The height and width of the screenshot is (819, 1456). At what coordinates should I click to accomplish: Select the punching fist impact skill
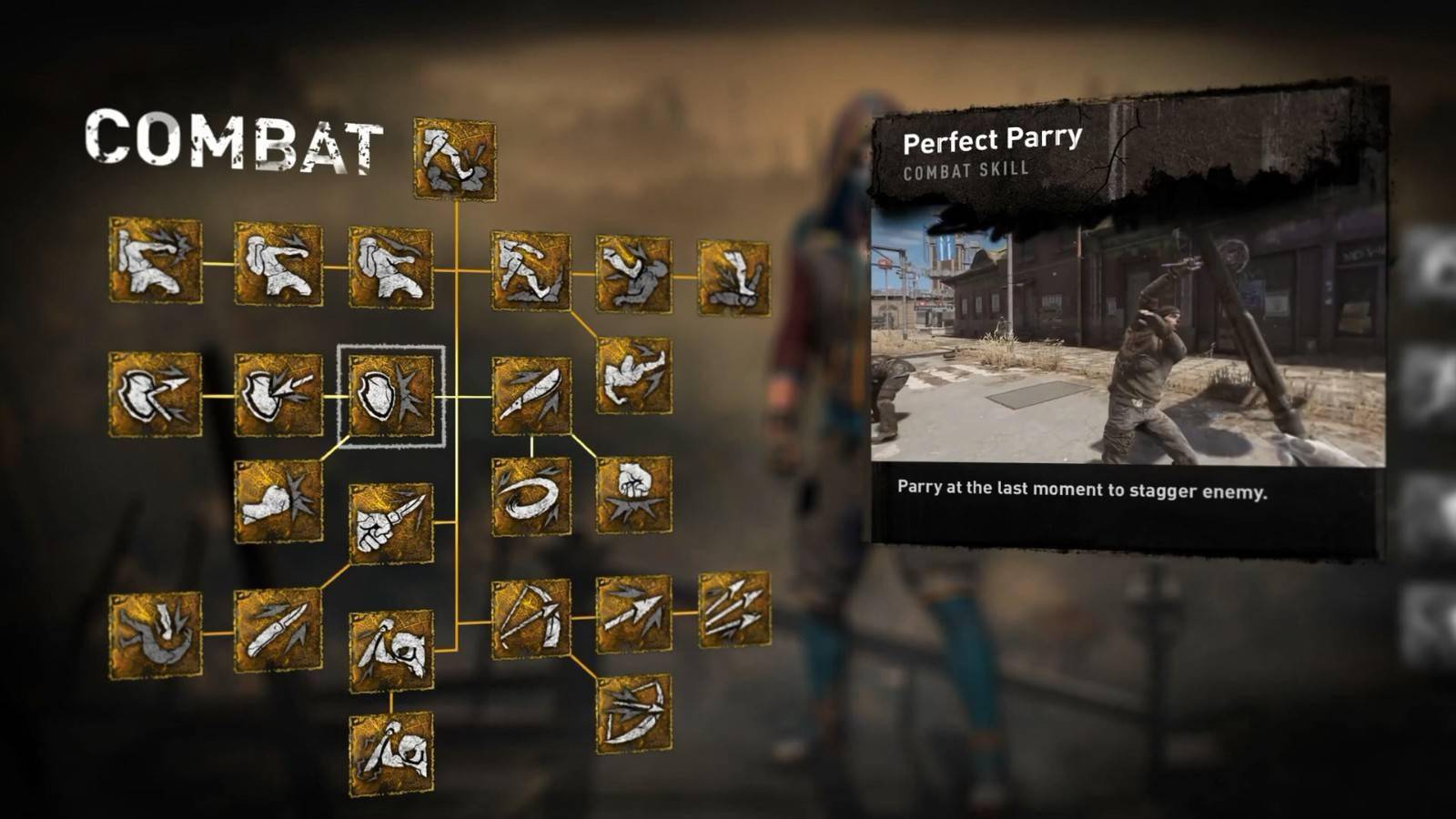pyautogui.click(x=278, y=501)
